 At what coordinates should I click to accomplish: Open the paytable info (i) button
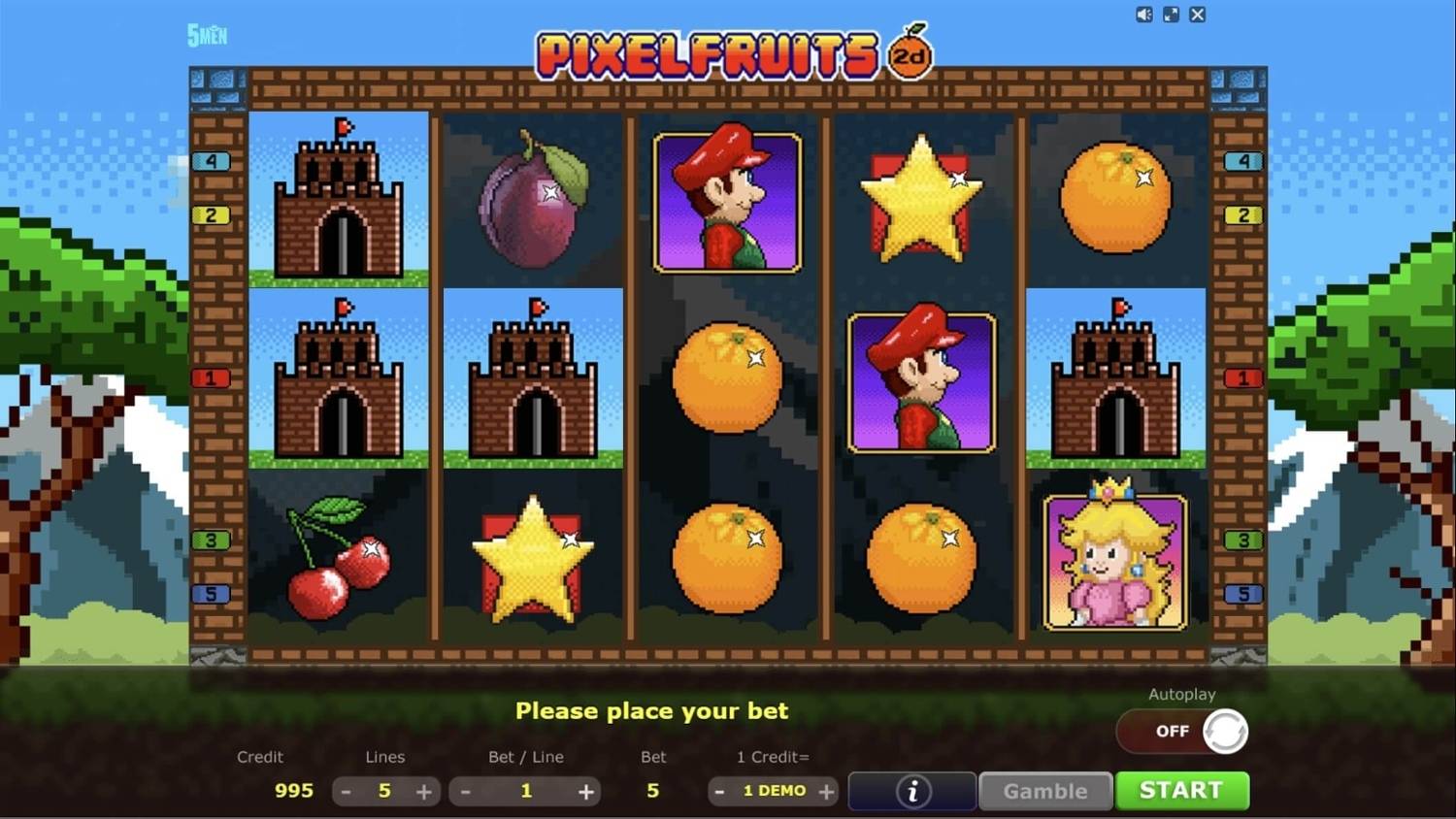pyautogui.click(x=910, y=791)
